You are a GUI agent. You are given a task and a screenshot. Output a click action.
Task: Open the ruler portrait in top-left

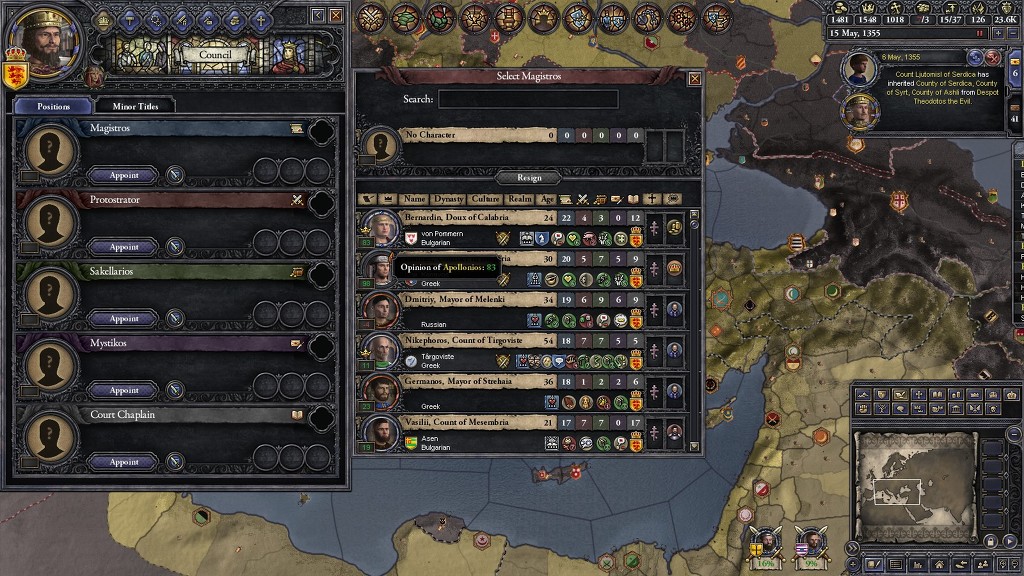(47, 40)
